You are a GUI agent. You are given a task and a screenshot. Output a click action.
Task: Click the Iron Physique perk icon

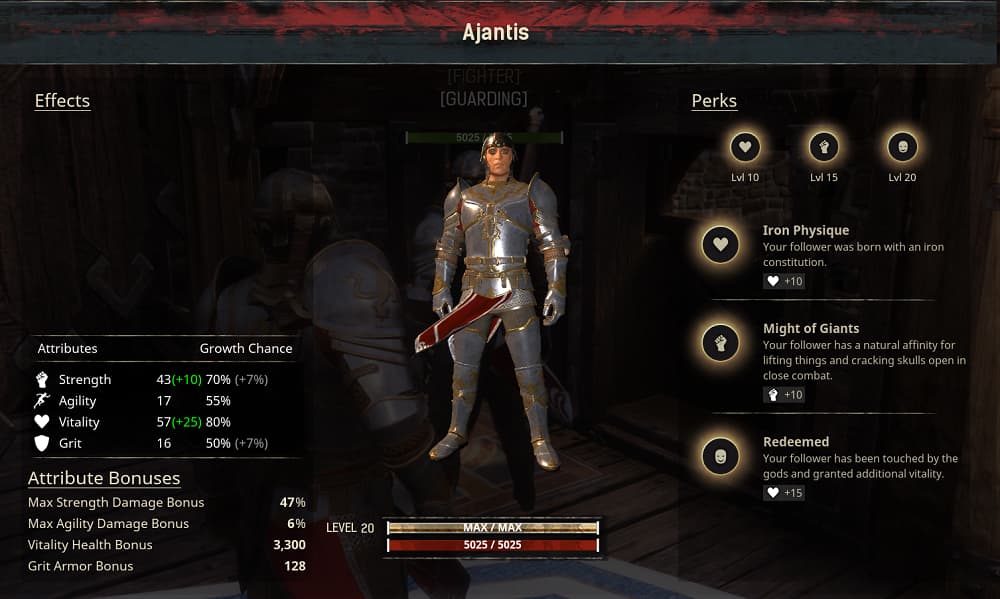point(720,244)
